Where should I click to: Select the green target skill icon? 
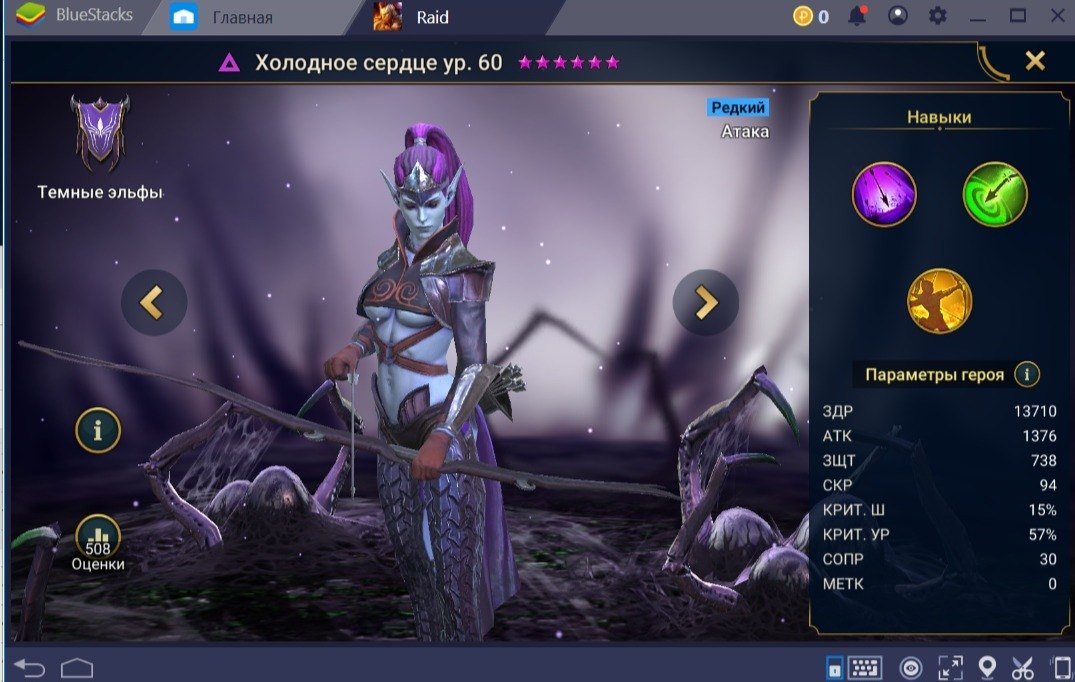(995, 194)
